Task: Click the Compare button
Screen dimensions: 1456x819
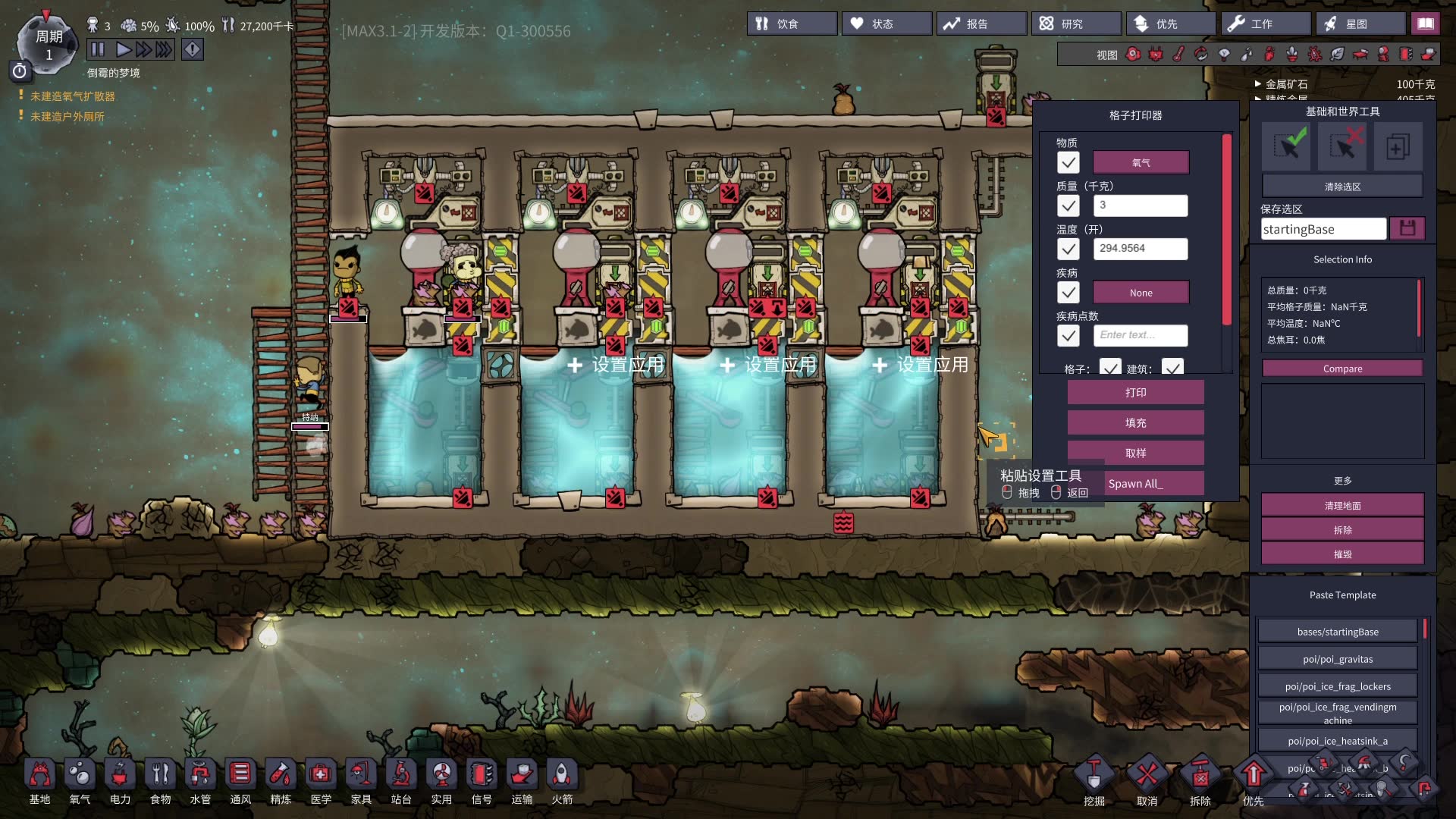Action: point(1342,369)
